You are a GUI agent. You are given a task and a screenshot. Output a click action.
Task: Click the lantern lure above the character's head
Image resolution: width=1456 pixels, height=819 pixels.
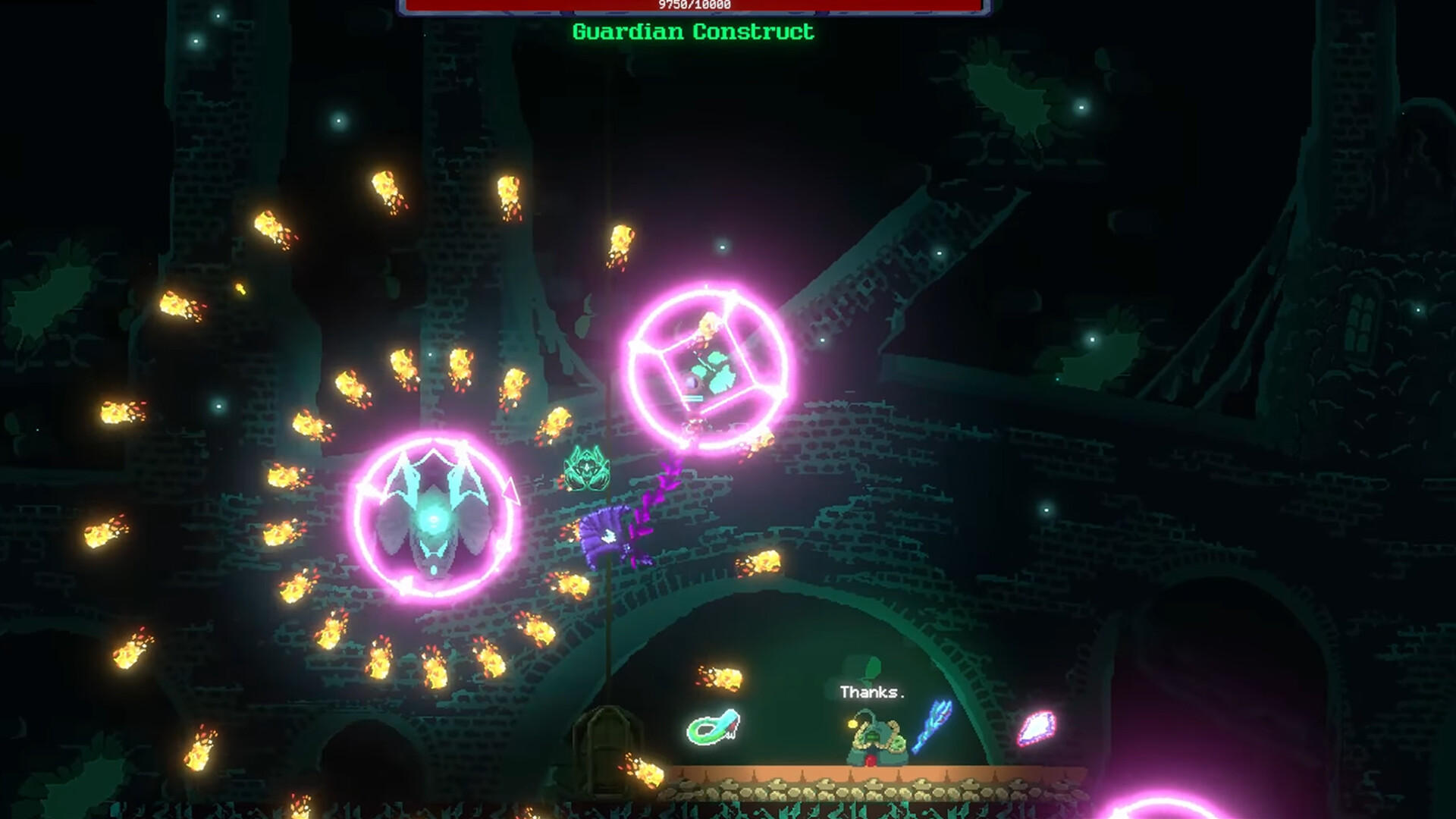[x=853, y=722]
